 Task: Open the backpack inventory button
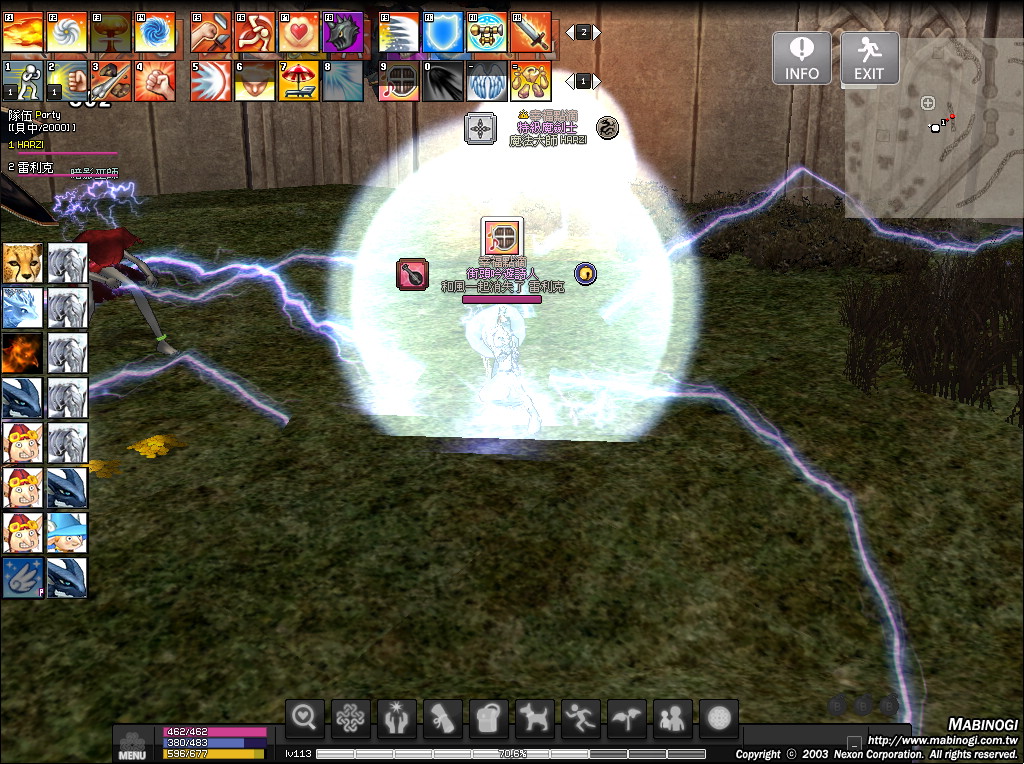[x=489, y=718]
